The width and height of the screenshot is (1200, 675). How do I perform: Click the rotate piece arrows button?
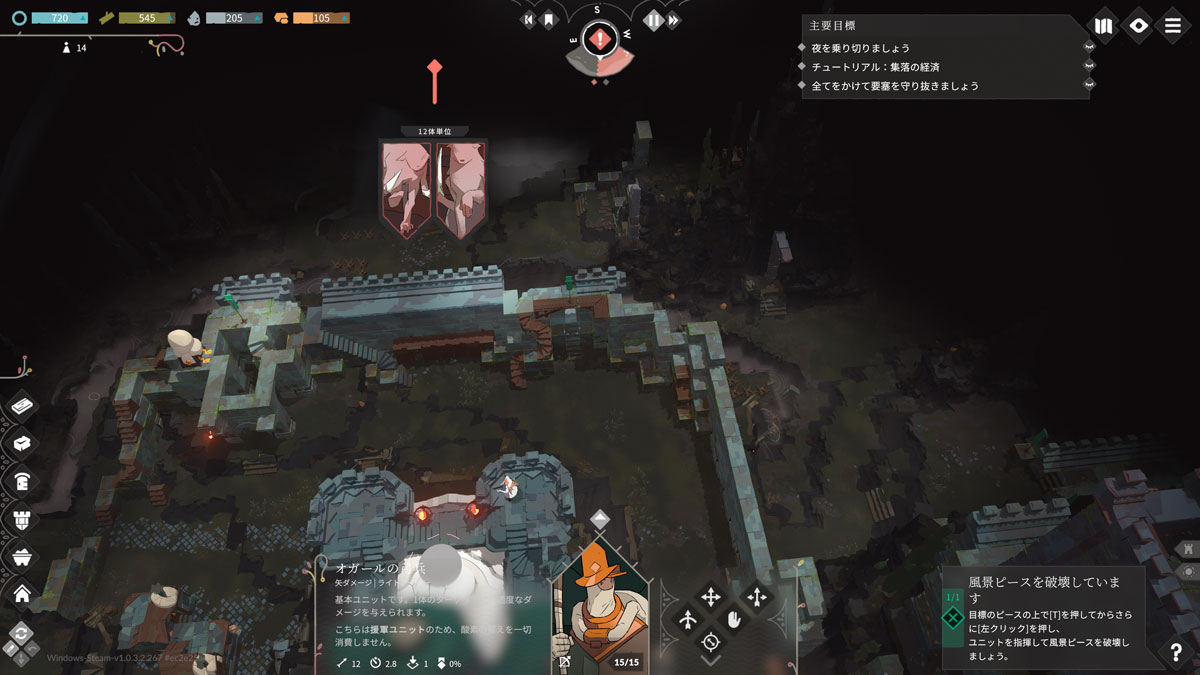tap(21, 634)
